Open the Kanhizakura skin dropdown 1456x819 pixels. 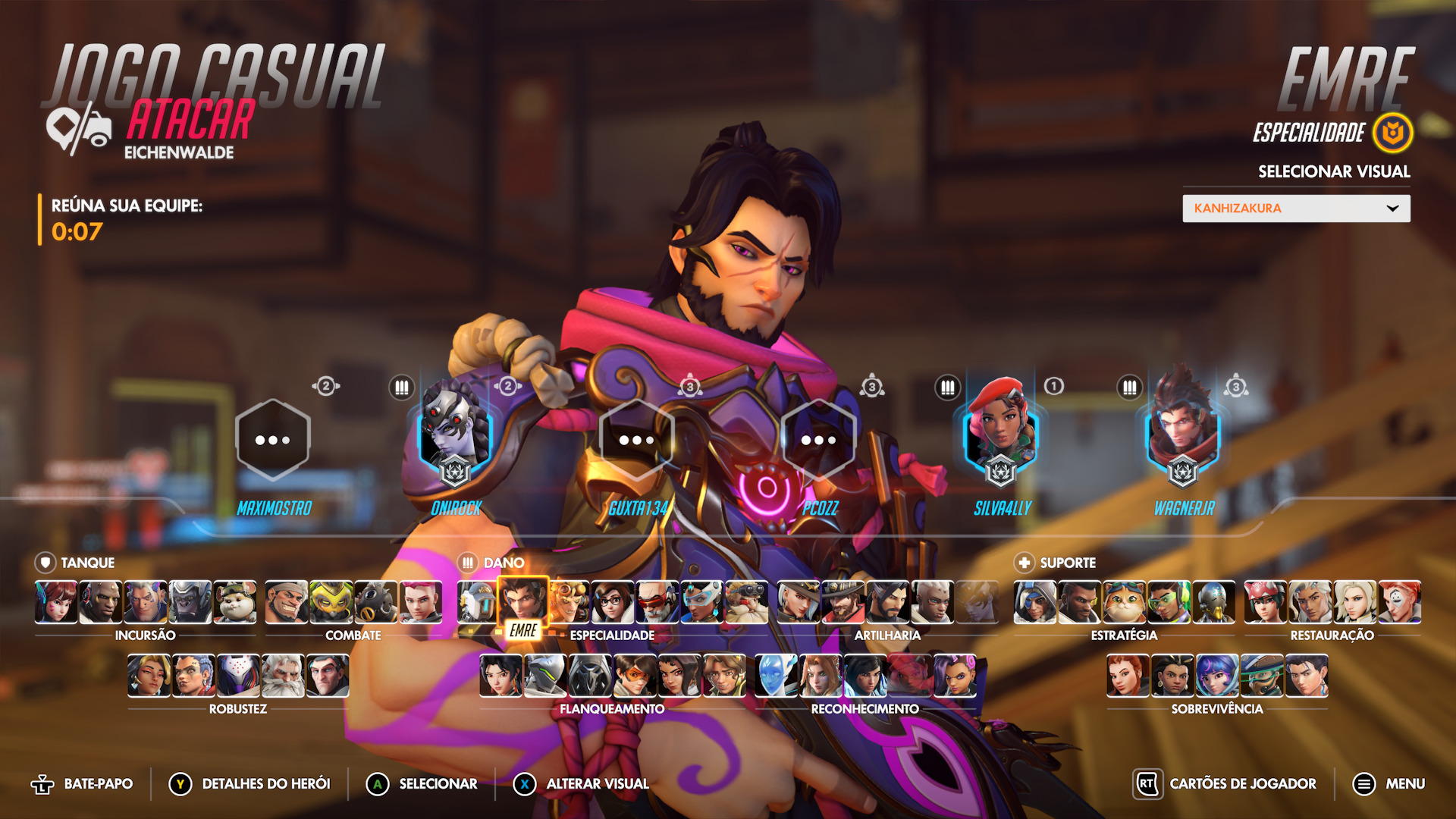pos(1296,209)
